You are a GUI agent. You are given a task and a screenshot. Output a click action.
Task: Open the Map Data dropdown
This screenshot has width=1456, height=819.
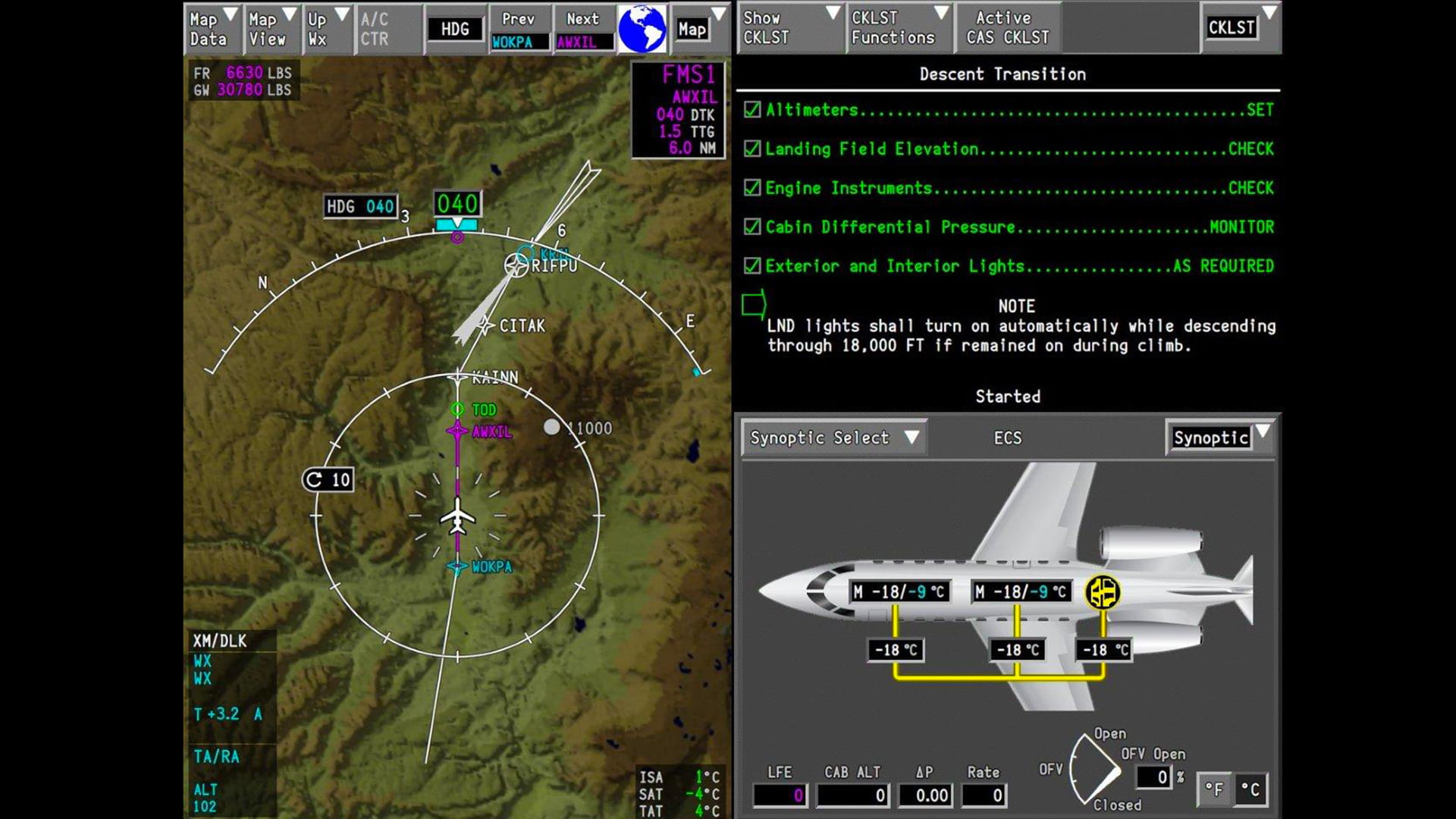coord(211,27)
